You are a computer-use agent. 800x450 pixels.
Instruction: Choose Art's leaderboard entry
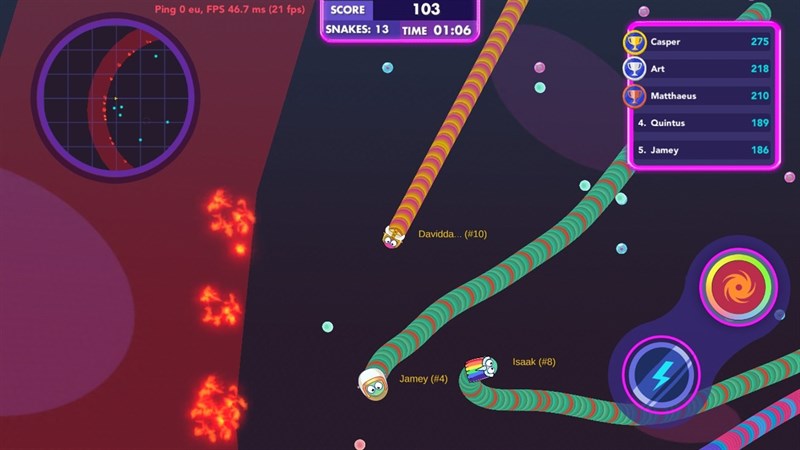(702, 69)
